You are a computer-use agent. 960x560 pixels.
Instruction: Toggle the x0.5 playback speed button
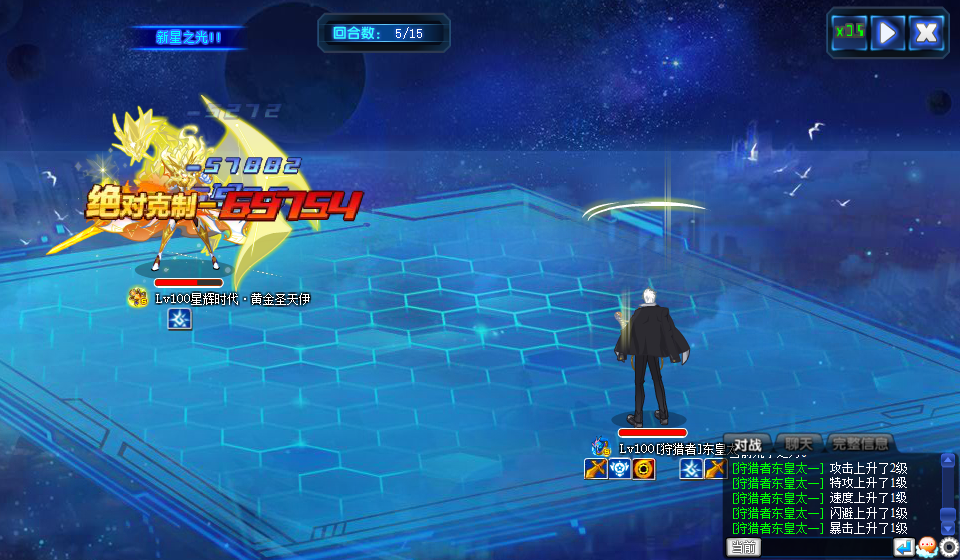850,32
